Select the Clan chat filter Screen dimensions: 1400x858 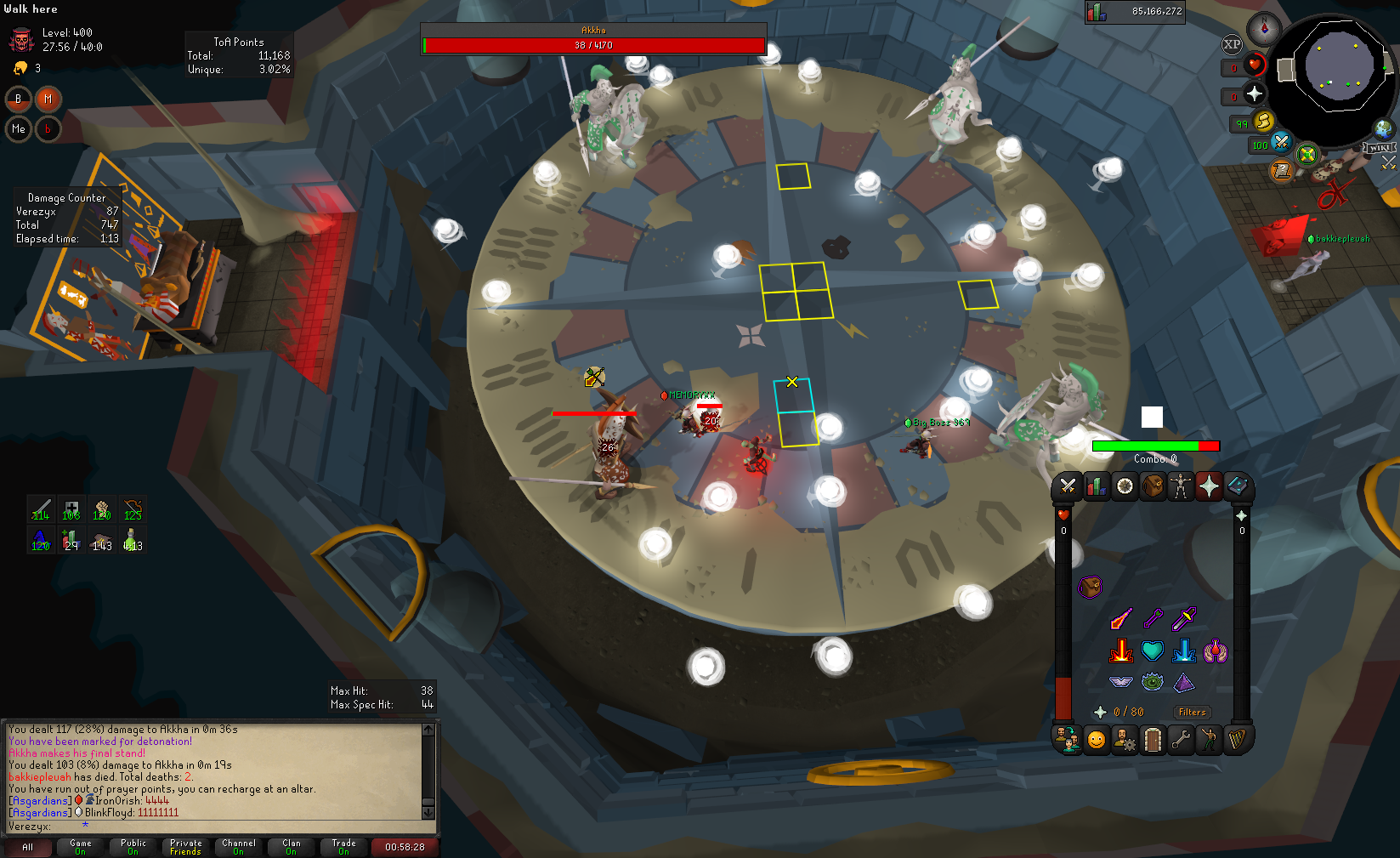[x=291, y=847]
